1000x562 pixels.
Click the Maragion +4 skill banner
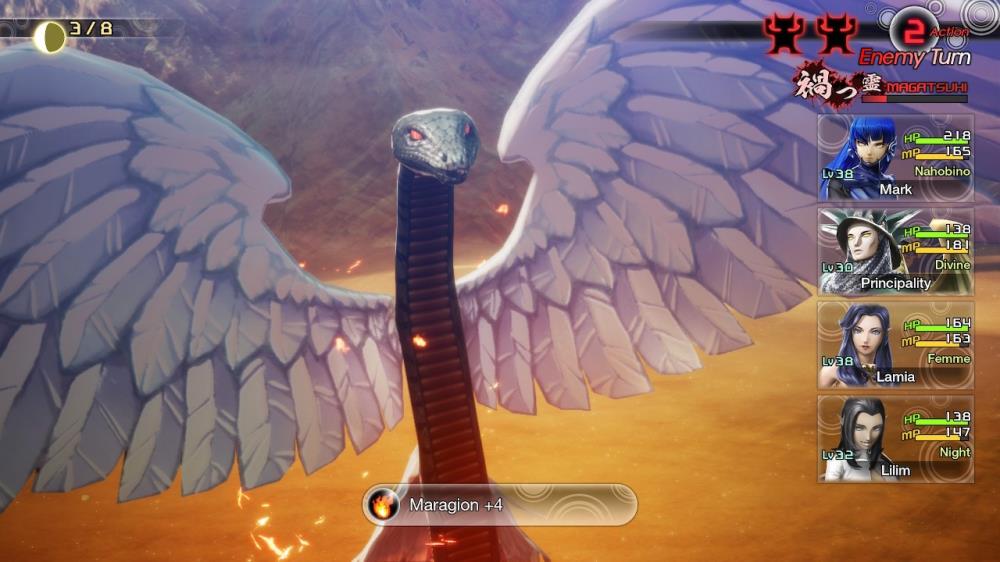tap(499, 505)
